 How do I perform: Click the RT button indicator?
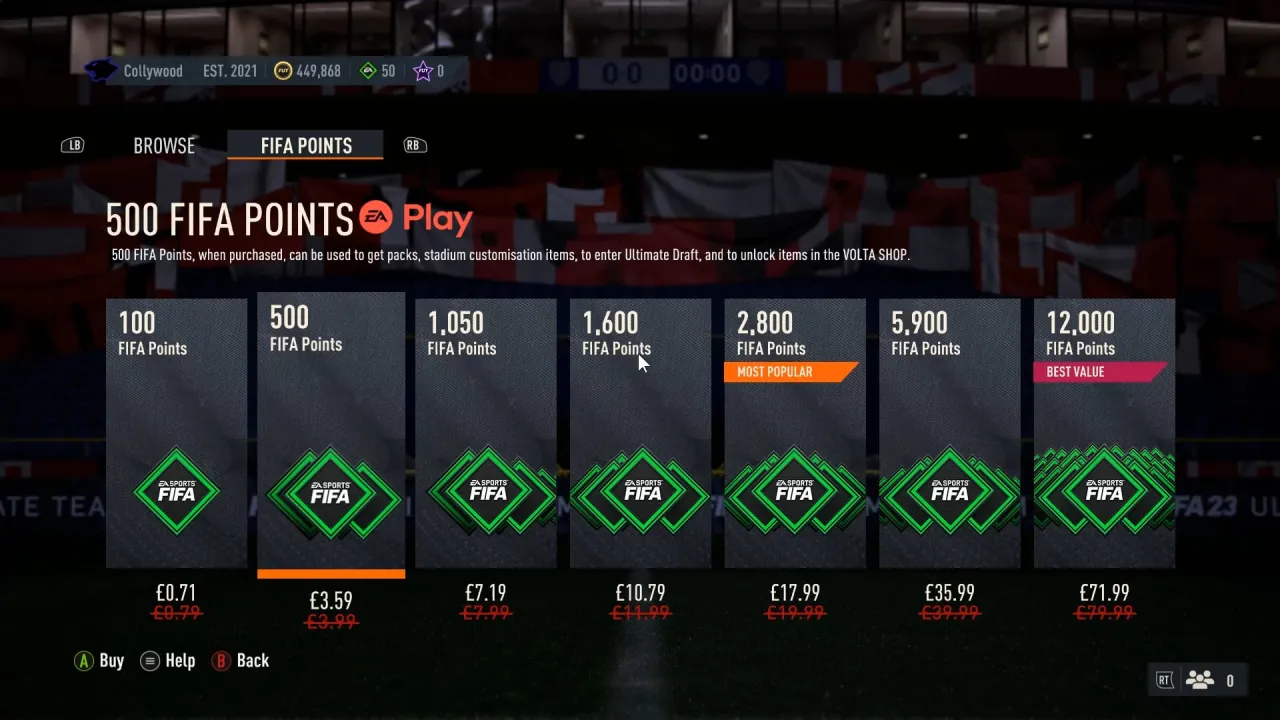[1163, 679]
